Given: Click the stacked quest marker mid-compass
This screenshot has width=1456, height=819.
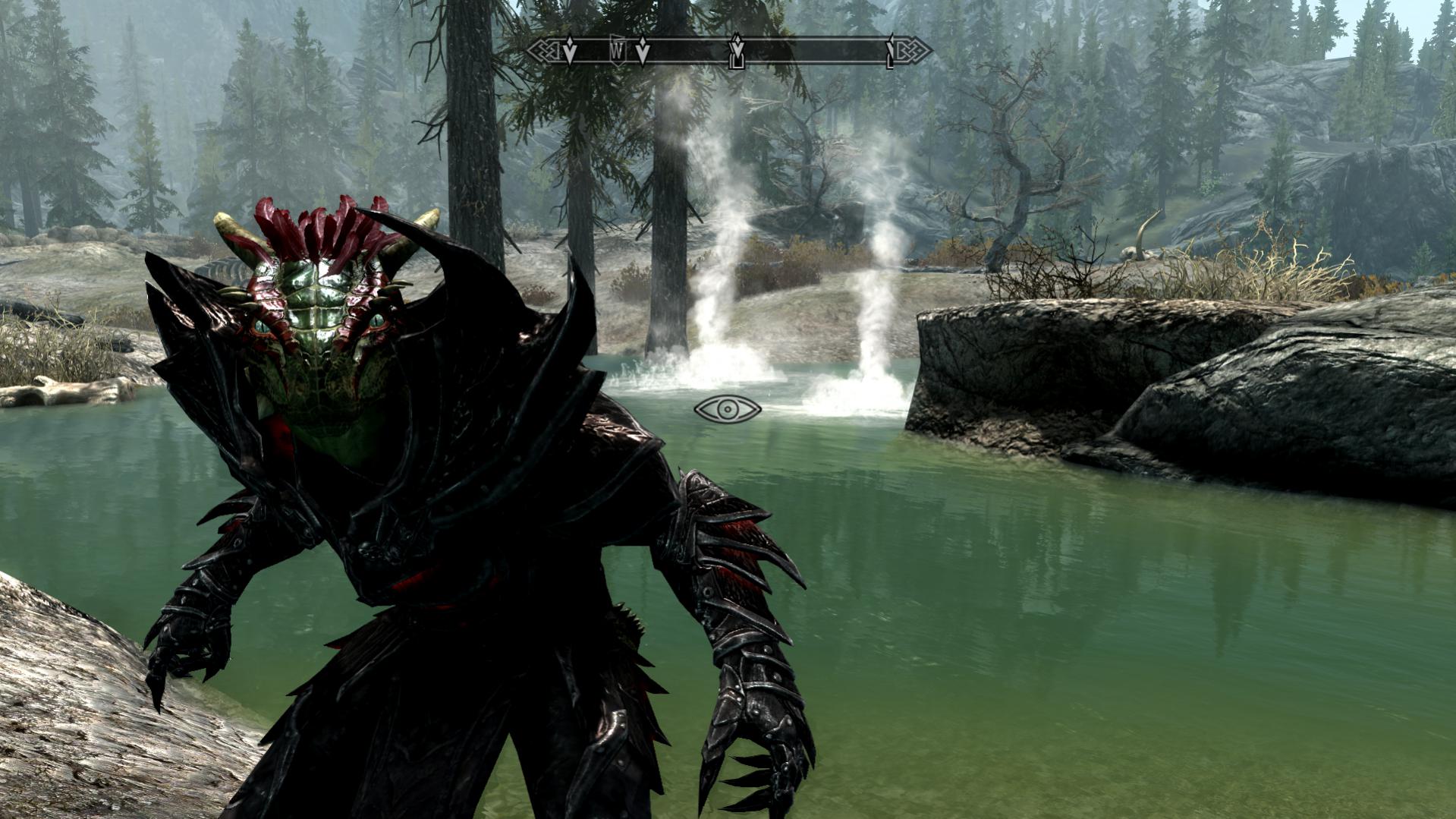Looking at the screenshot, I should coord(735,52).
